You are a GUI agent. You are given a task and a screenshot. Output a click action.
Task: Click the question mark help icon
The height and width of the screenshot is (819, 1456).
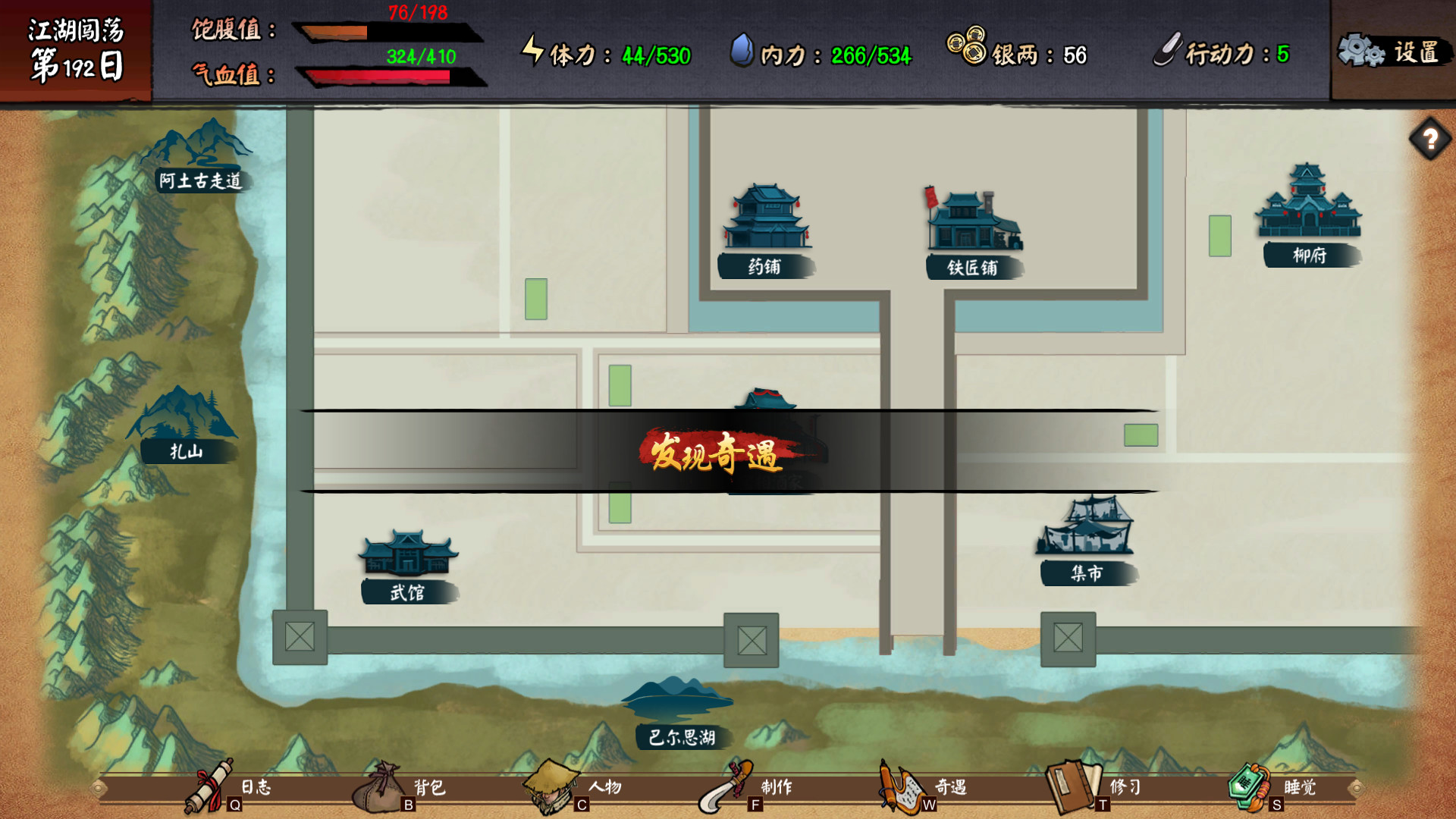tap(1431, 138)
